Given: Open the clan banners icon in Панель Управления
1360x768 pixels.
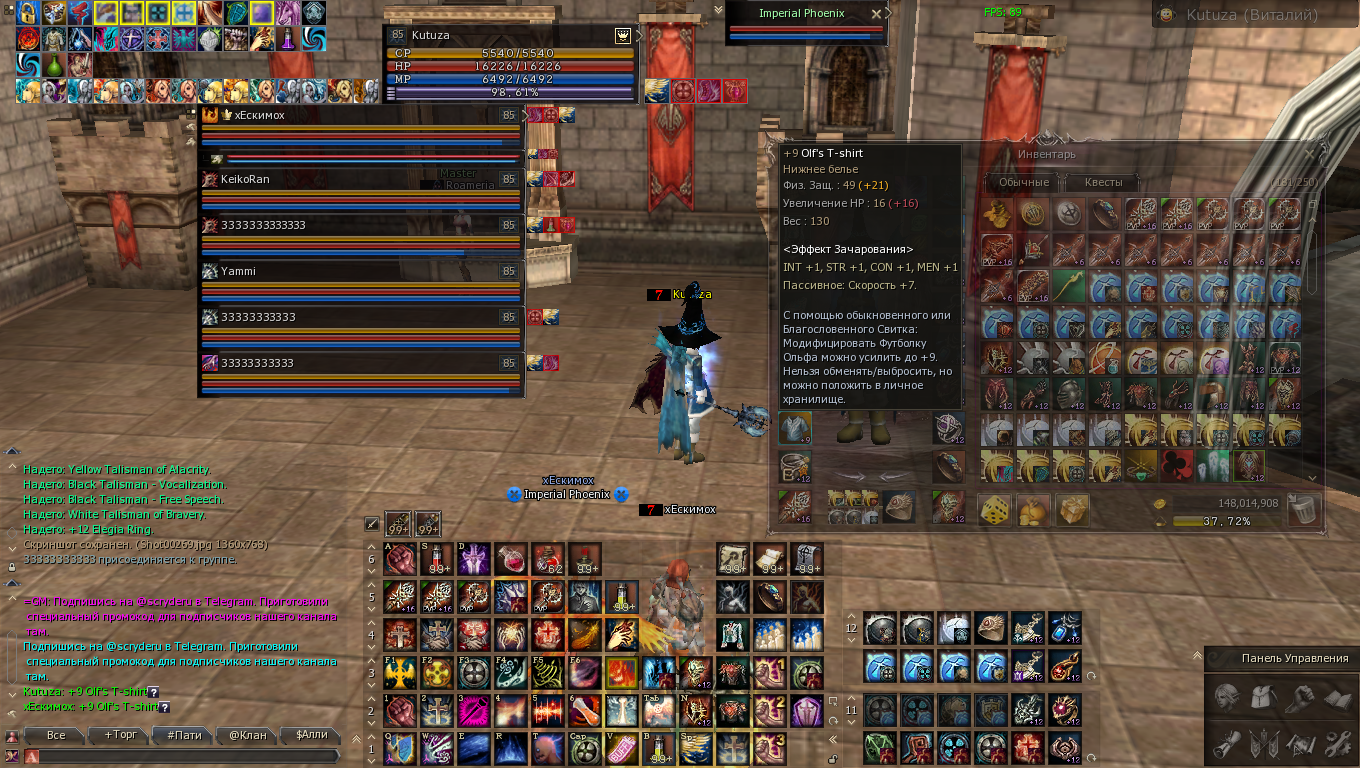Looking at the screenshot, I should (x=1262, y=742).
